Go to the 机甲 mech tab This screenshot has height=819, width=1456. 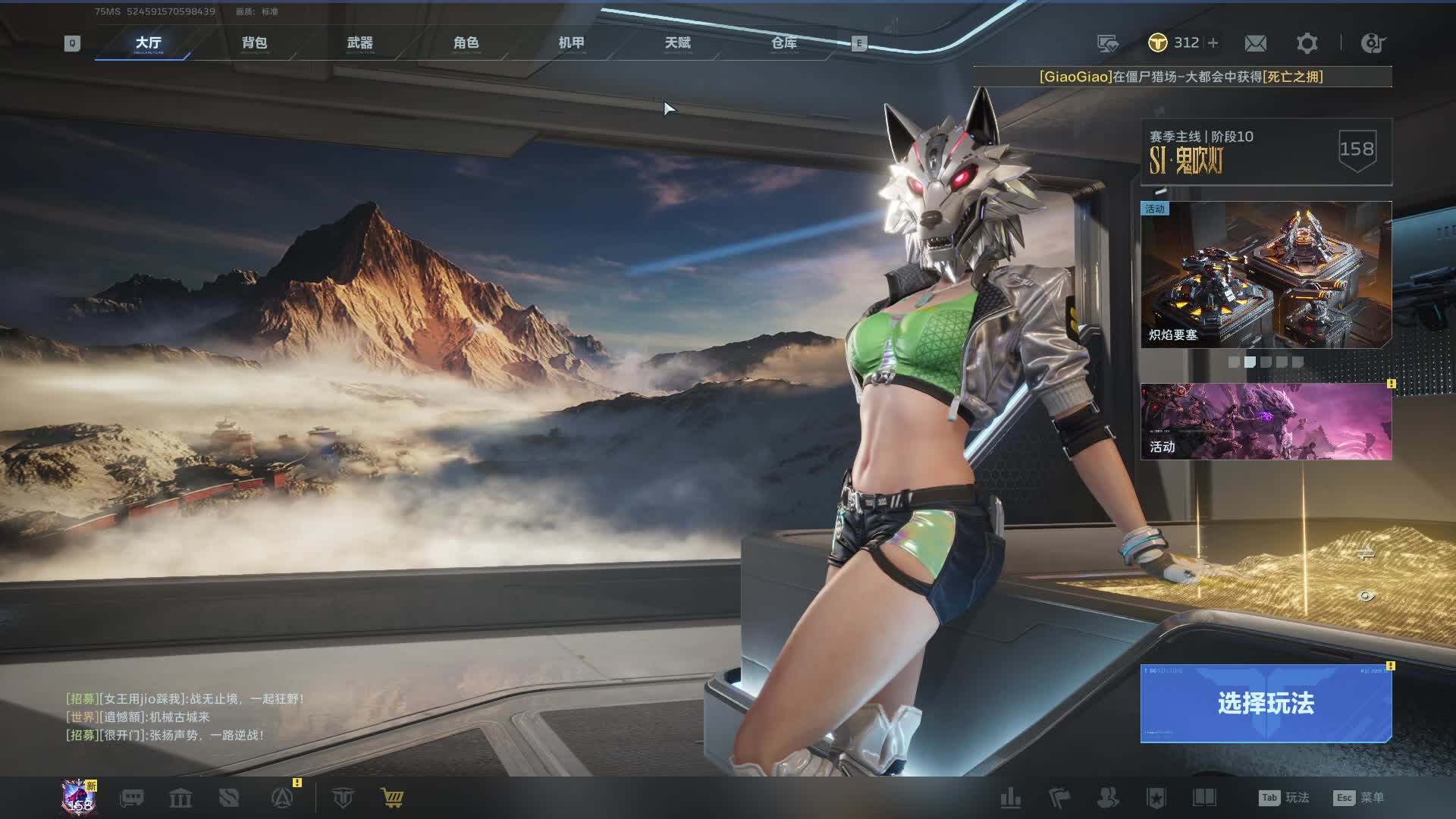572,43
